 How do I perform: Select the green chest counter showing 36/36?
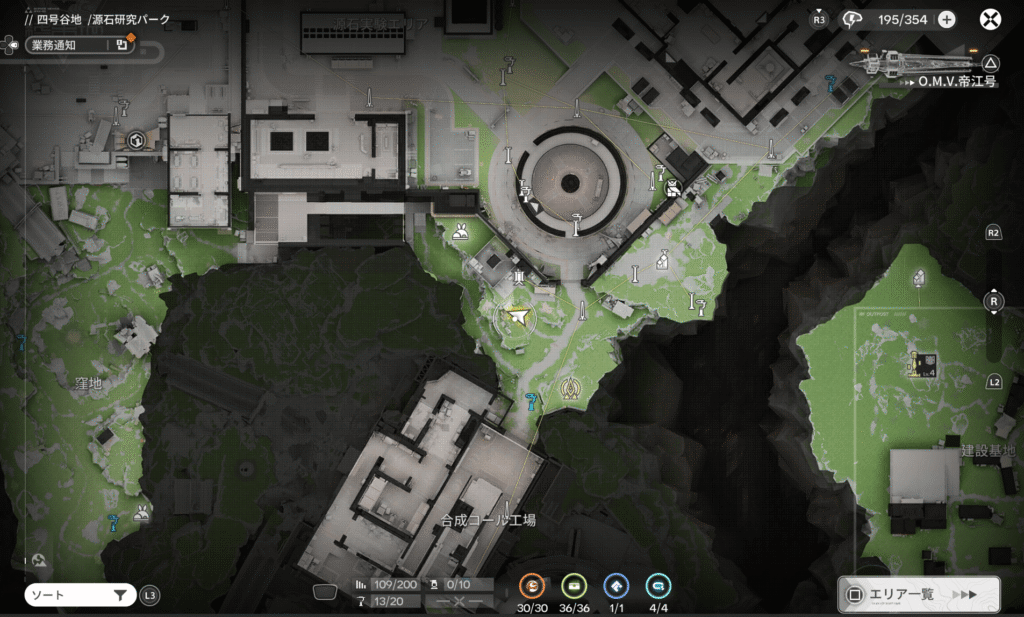tap(574, 586)
